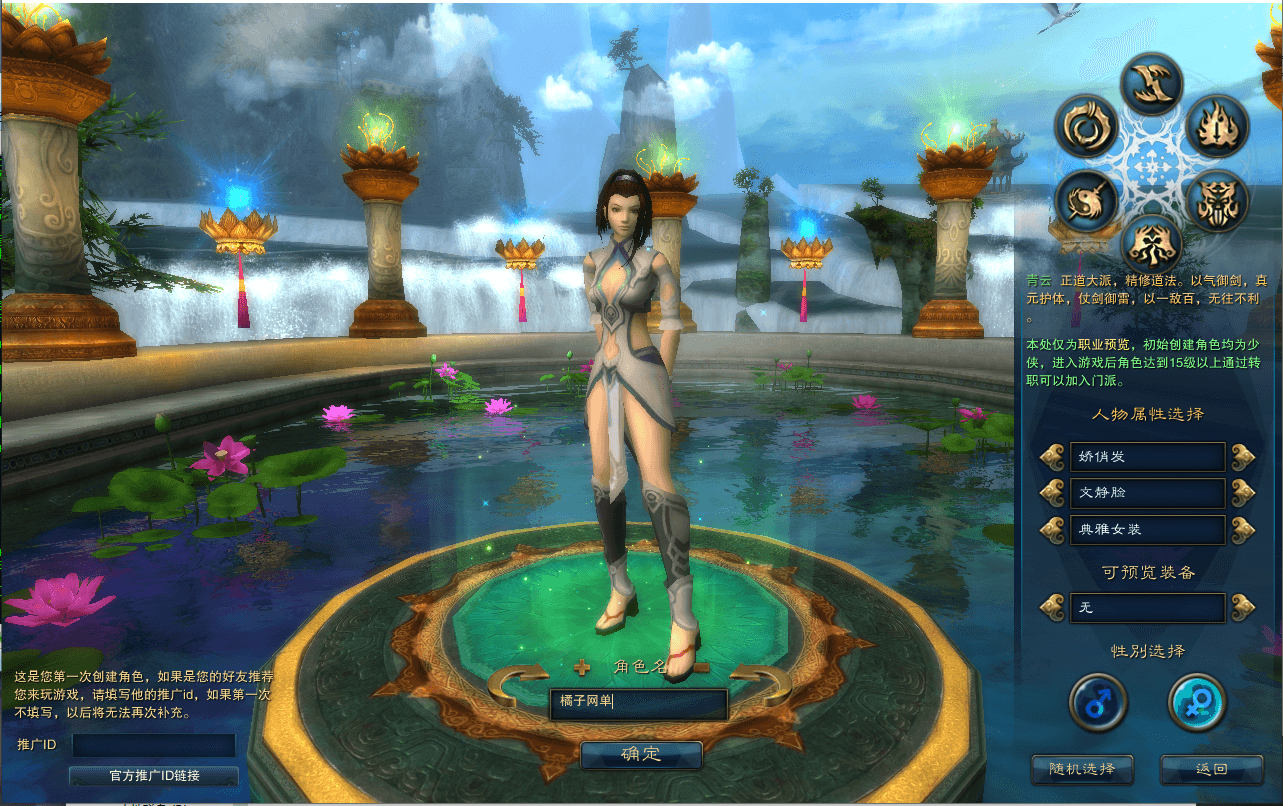Choose the flame emblem class icon
Image resolution: width=1283 pixels, height=806 pixels.
click(x=1217, y=127)
